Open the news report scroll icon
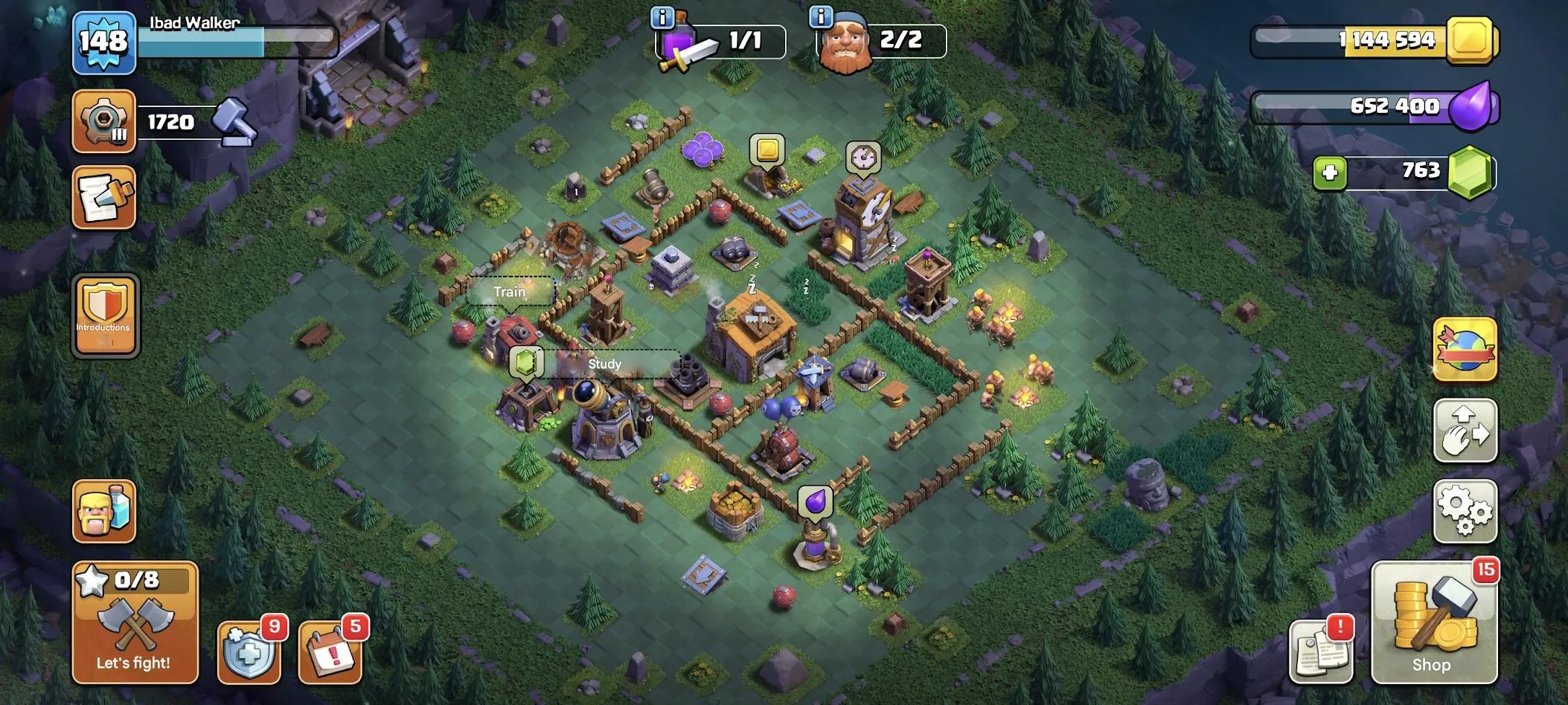Viewport: 1568px width, 705px height. point(103,197)
